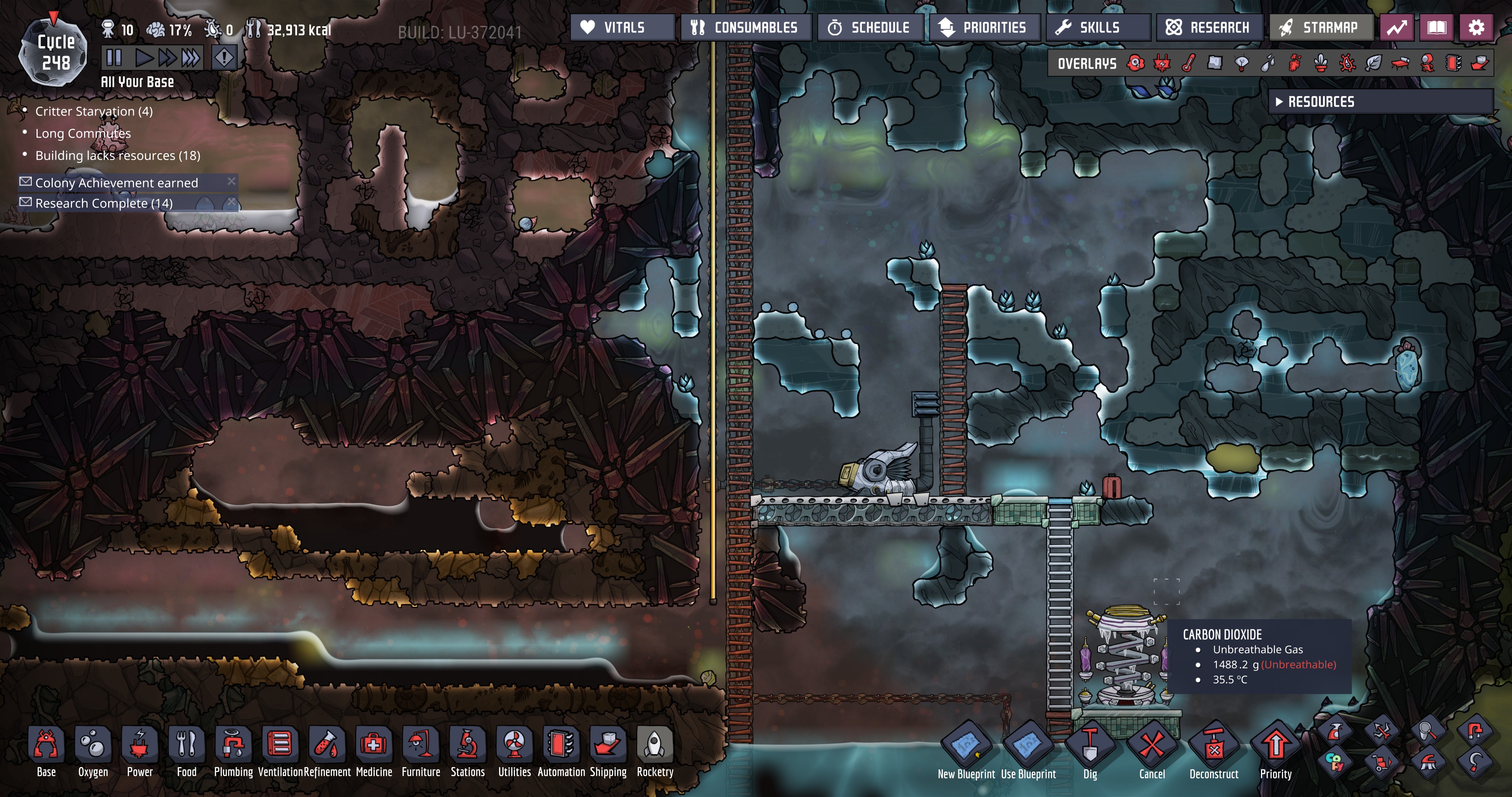Open the gear options menu

(1476, 28)
